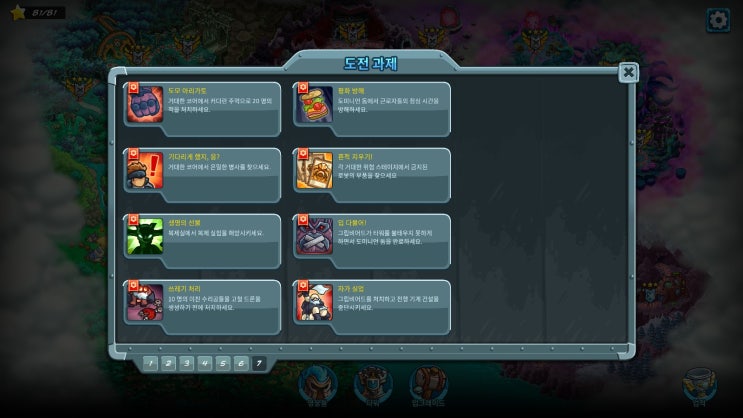Switch to challenge page 2
The image size is (743, 418).
pos(168,363)
